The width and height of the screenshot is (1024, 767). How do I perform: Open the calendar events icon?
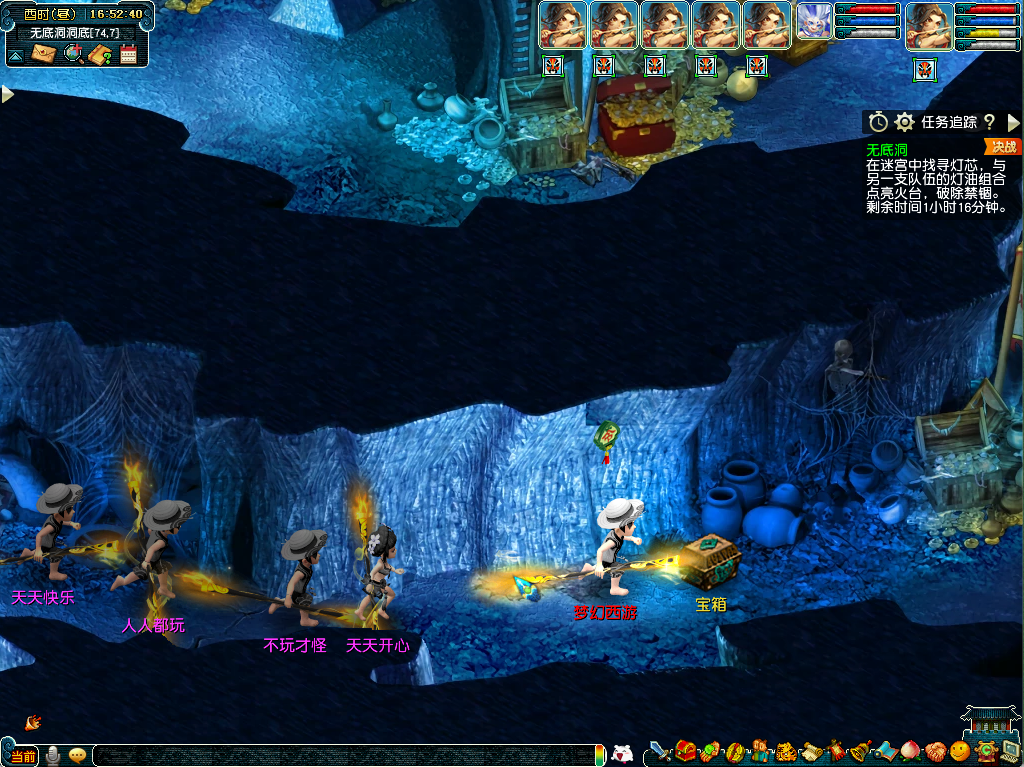point(128,54)
